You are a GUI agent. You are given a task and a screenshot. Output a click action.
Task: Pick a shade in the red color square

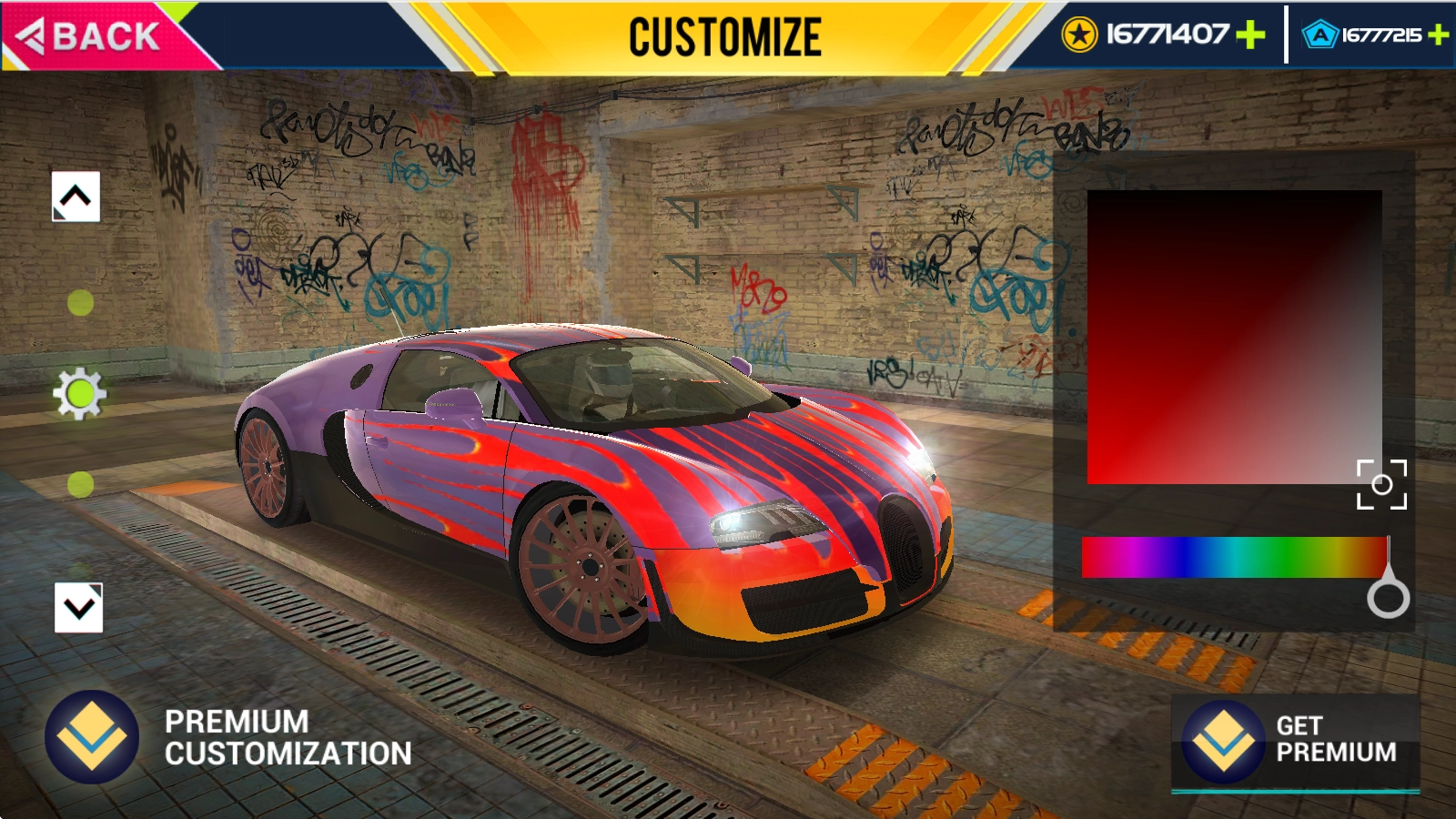coord(1234,337)
